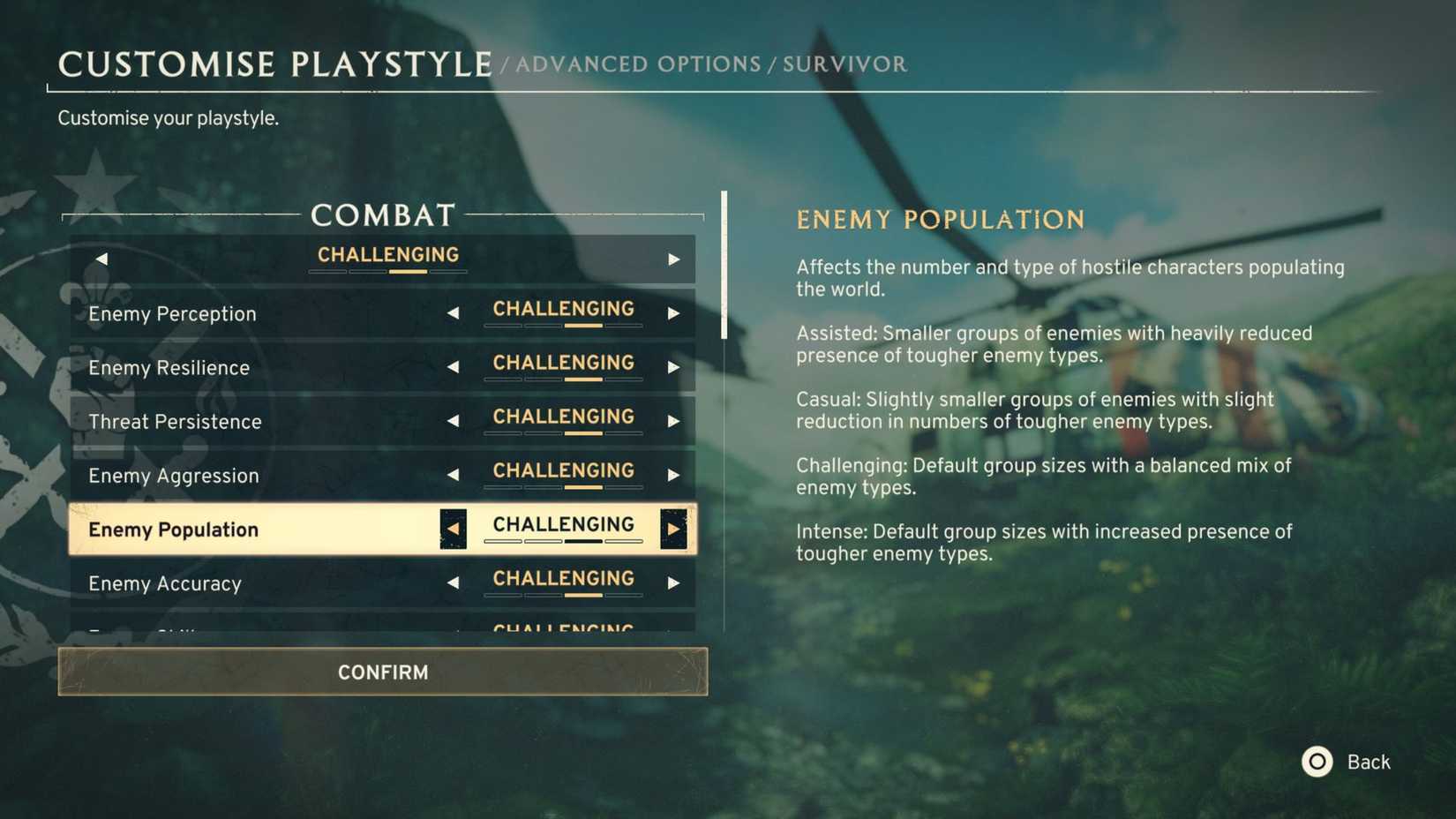Click the left arrow for Enemy Resilience
1456x819 pixels.
[454, 368]
